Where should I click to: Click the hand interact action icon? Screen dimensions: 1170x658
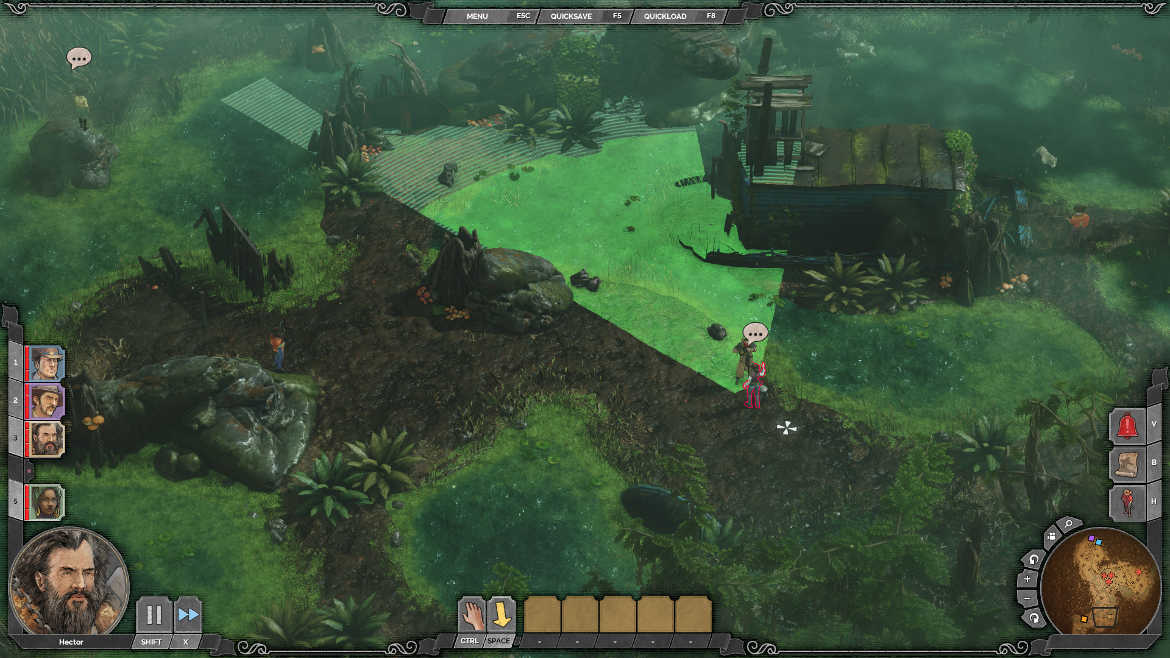click(x=471, y=614)
